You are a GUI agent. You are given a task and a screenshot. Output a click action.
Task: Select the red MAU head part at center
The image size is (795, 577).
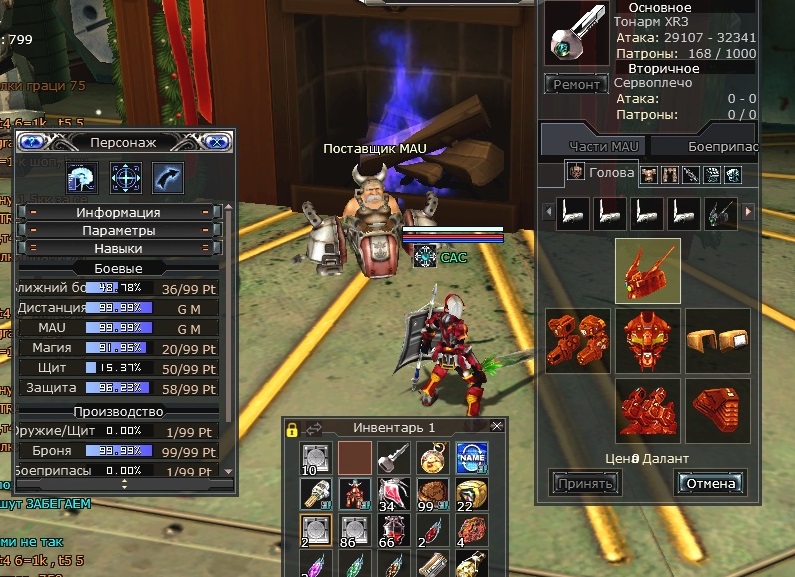[x=648, y=340]
